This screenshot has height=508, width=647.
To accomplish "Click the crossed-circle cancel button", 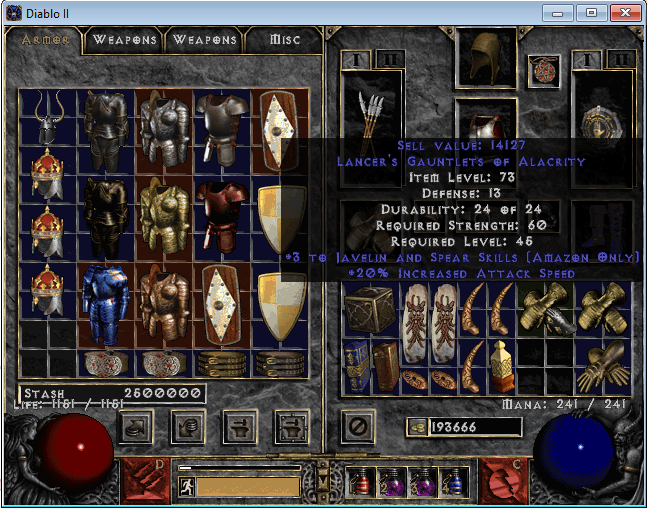I will click(357, 426).
